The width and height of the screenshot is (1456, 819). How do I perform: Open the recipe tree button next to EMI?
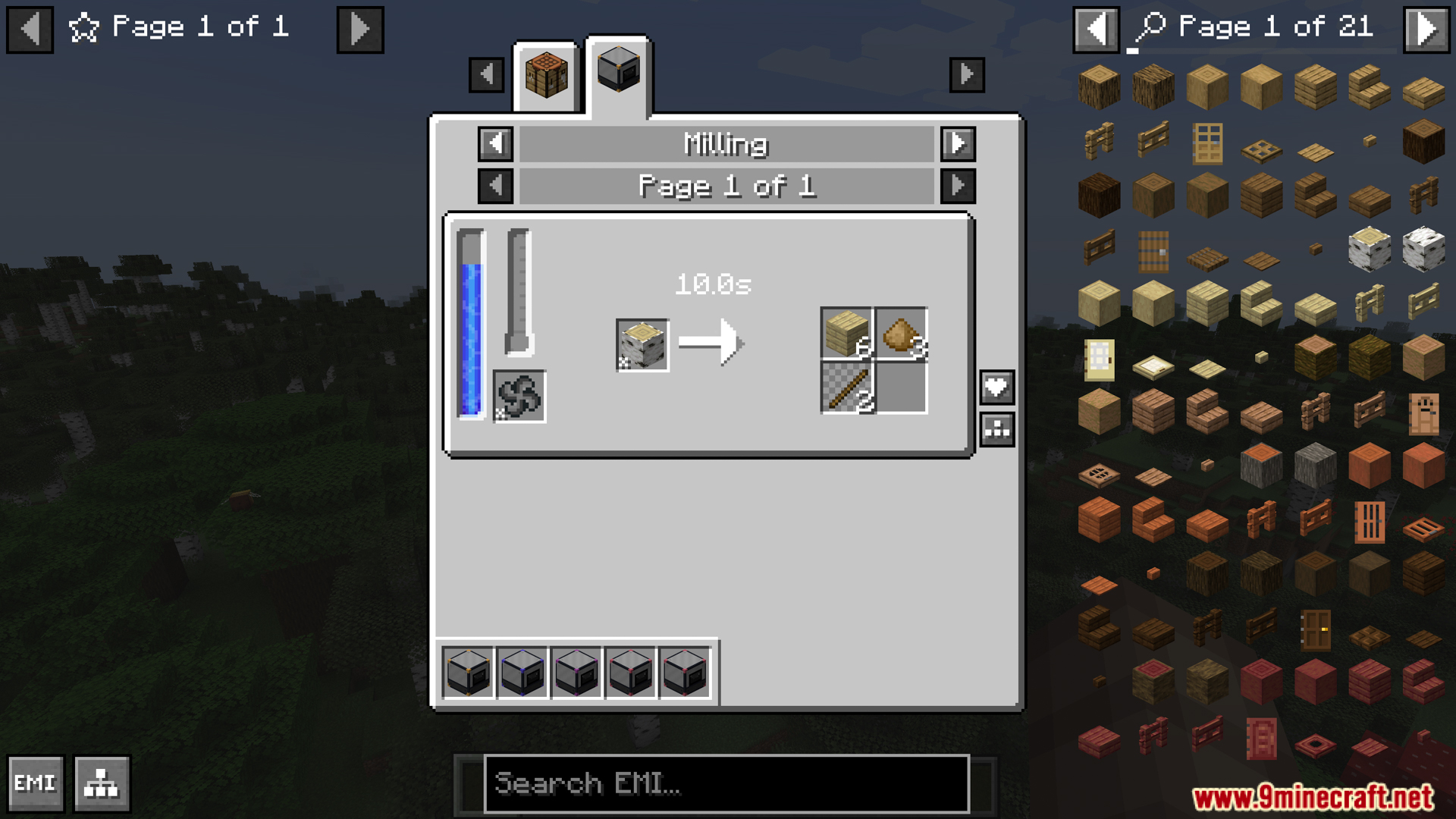(102, 783)
